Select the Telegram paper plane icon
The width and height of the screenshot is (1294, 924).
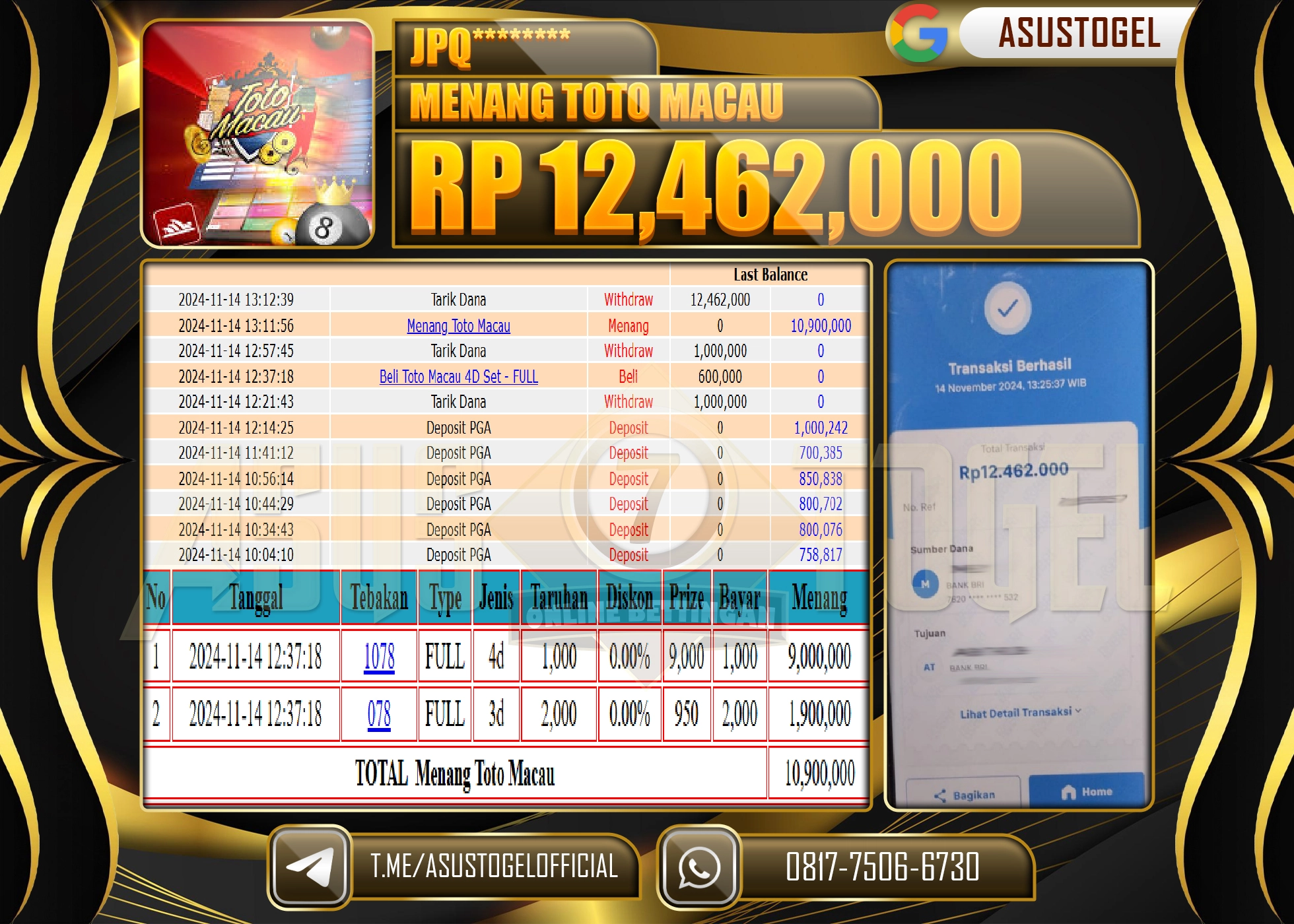coord(314,868)
